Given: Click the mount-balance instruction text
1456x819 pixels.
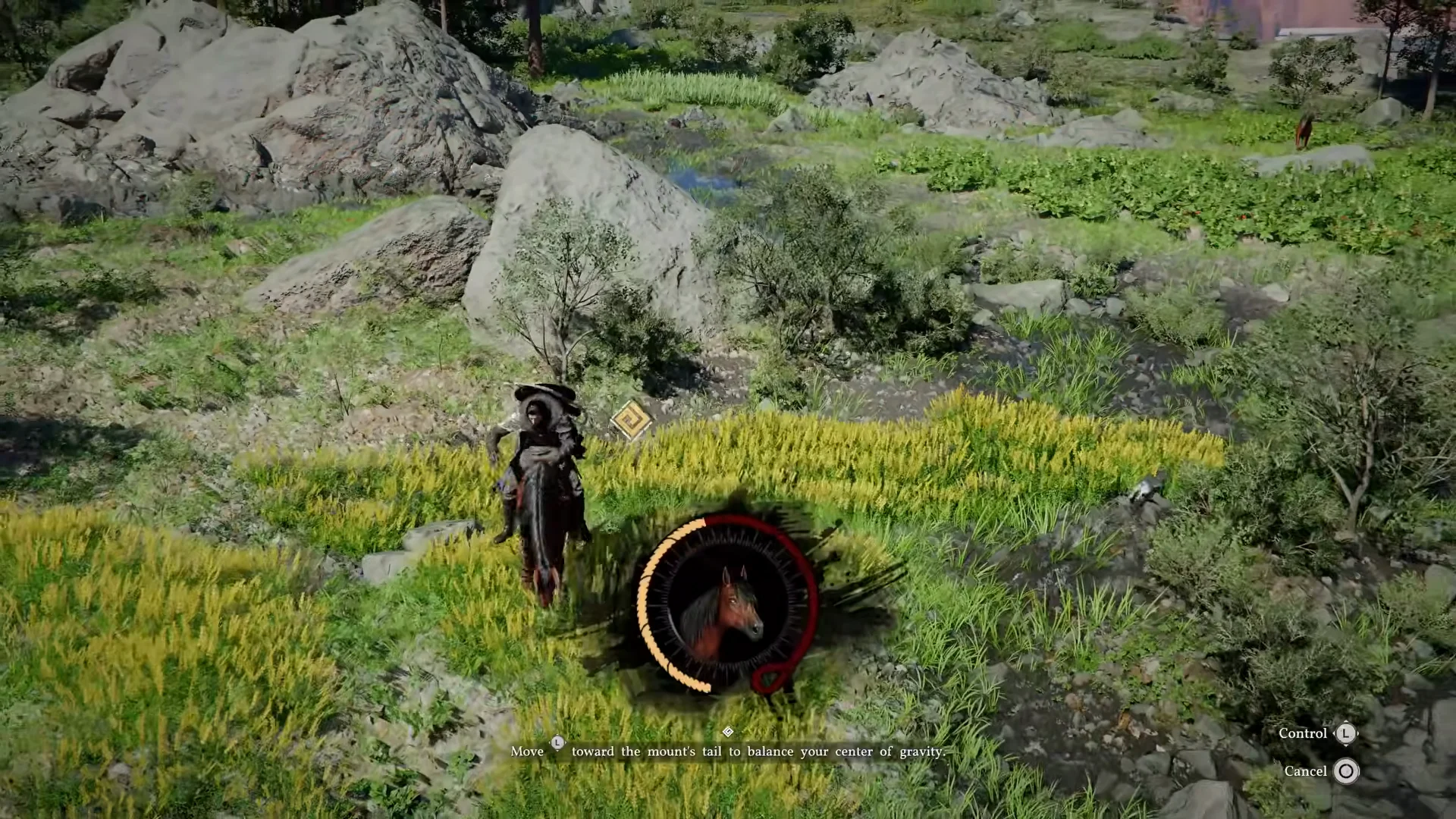Looking at the screenshot, I should pos(728,752).
